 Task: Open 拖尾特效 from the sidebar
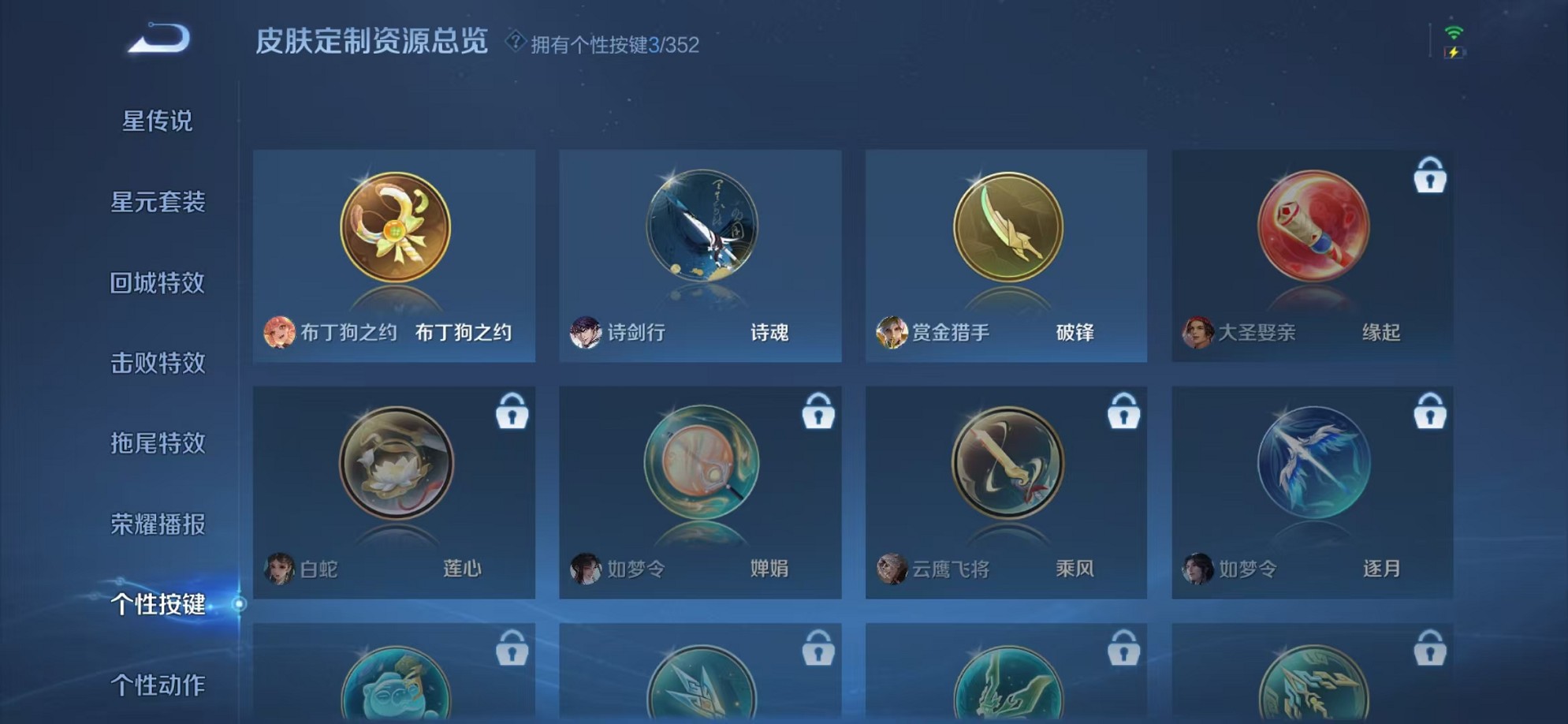pos(156,444)
